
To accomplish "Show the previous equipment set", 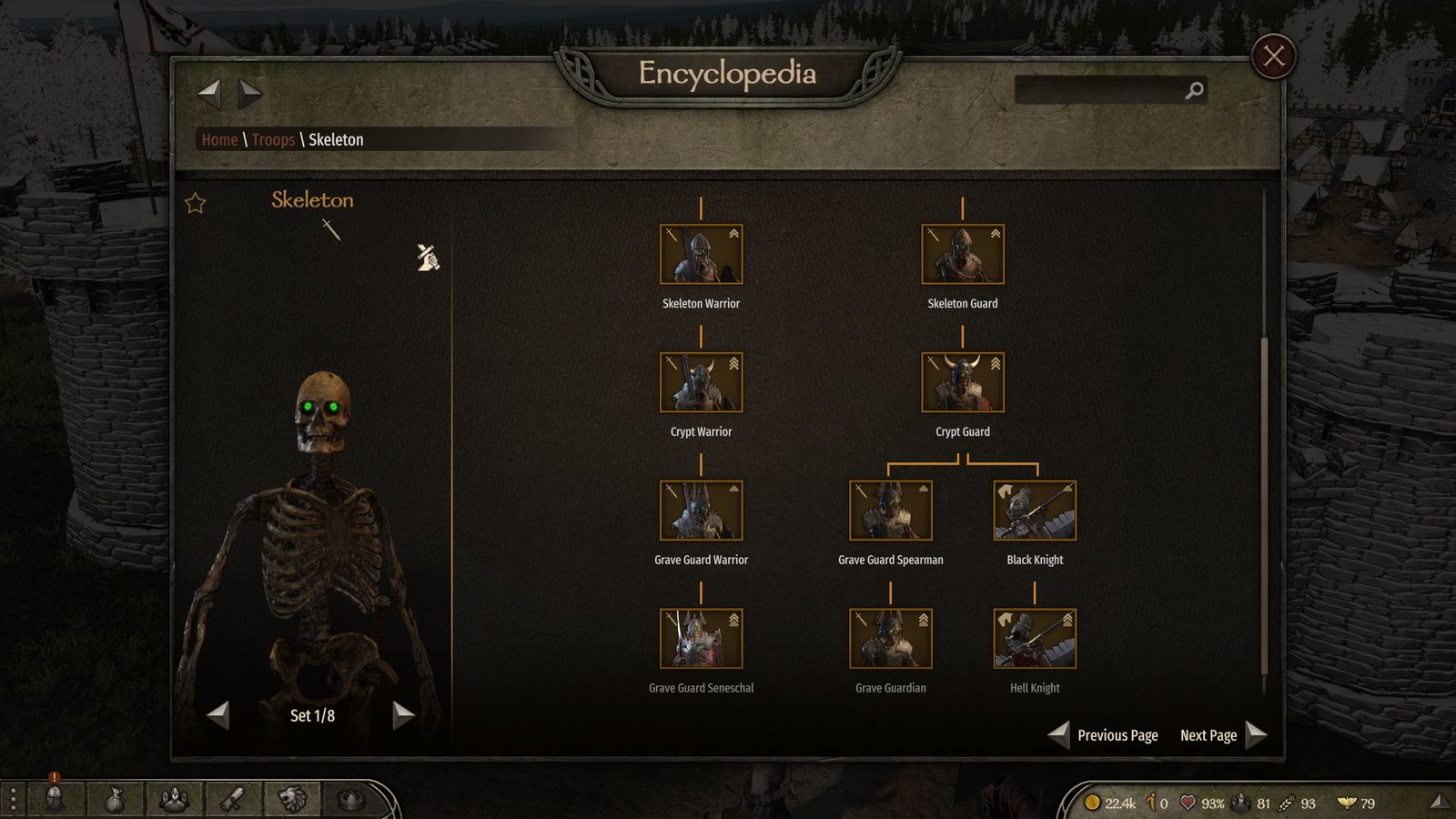I will click(218, 715).
